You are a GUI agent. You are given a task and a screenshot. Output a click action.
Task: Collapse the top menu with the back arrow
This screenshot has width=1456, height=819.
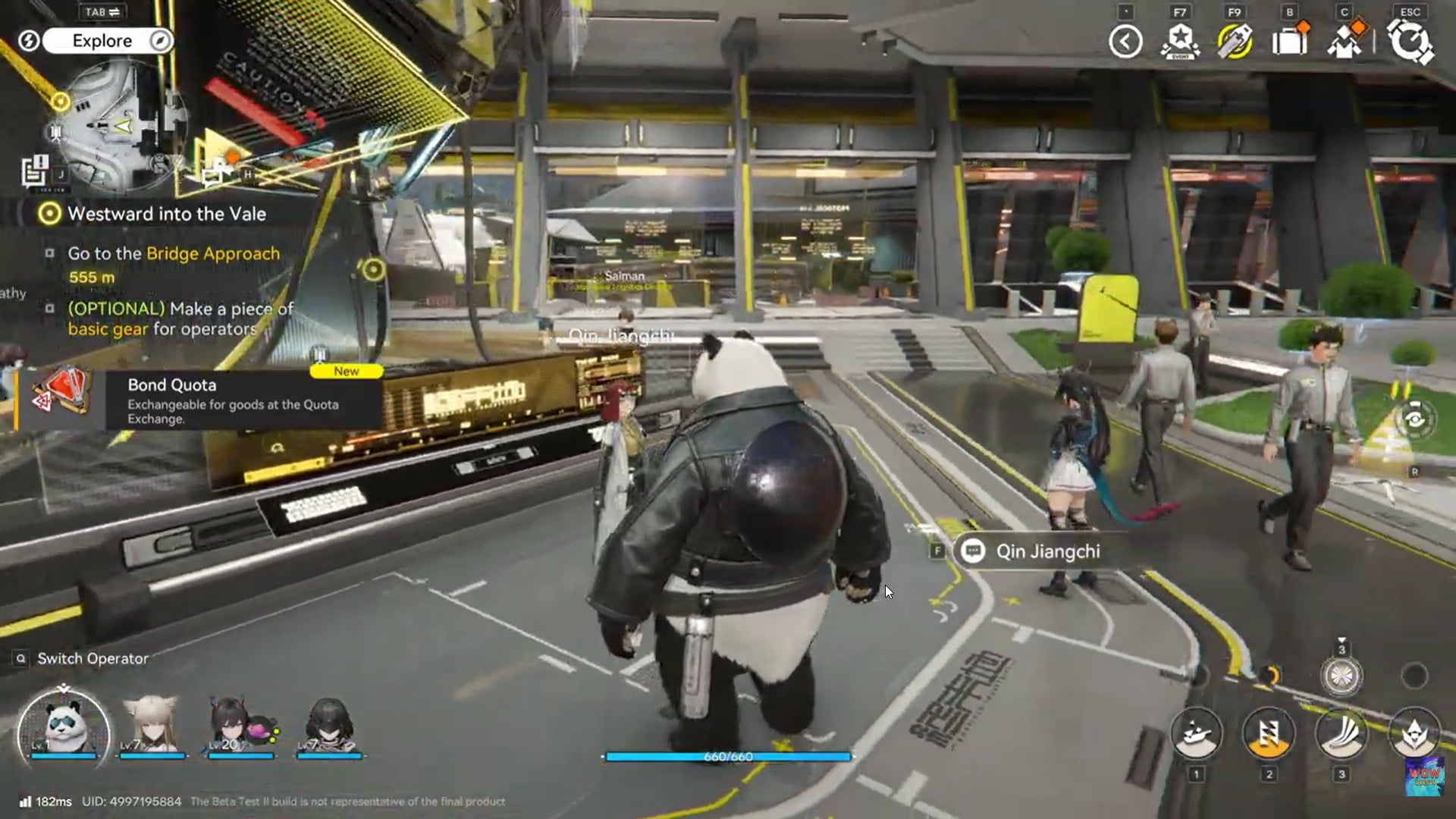pos(1125,41)
